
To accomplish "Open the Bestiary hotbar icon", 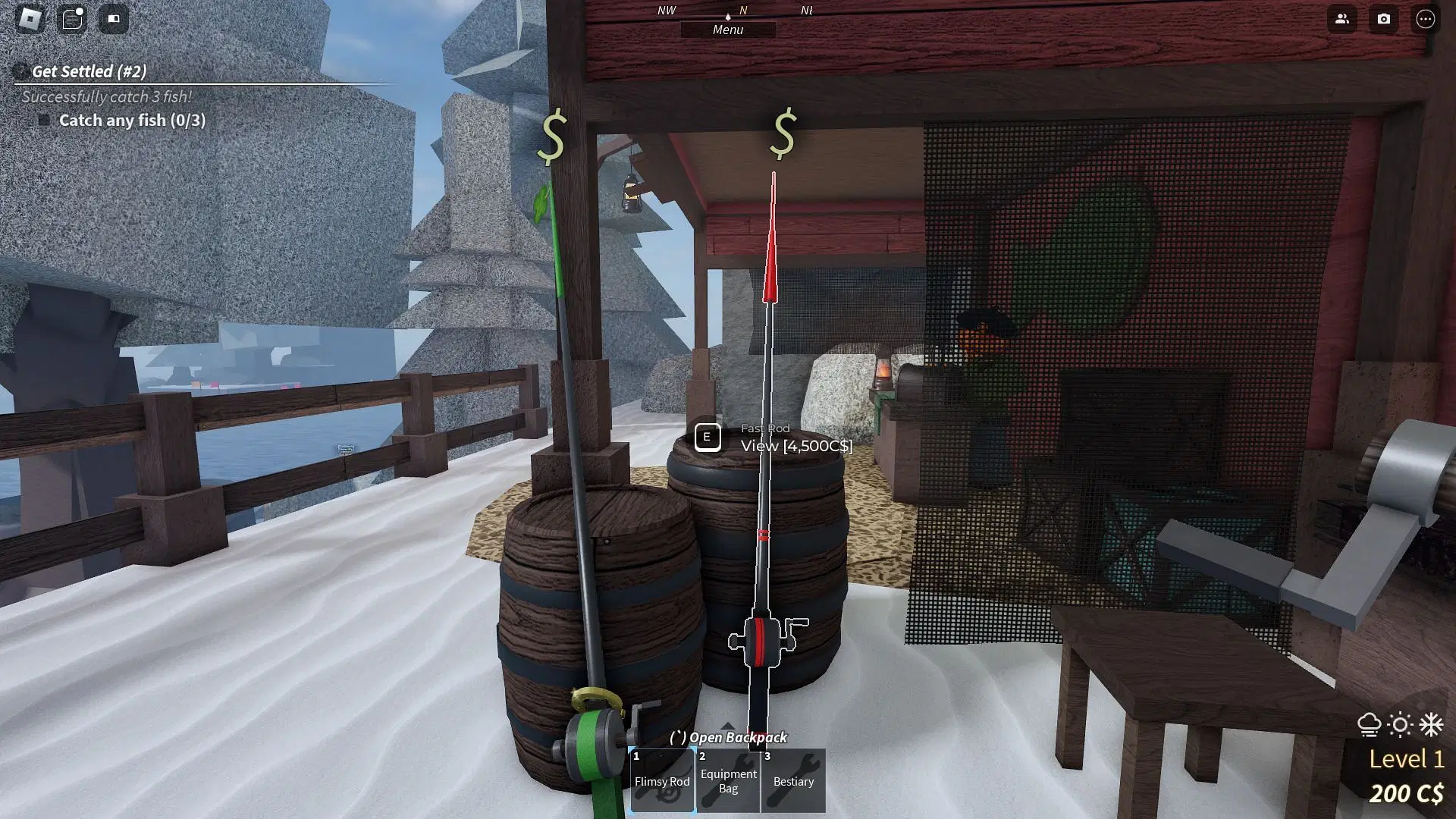I will coord(793,780).
